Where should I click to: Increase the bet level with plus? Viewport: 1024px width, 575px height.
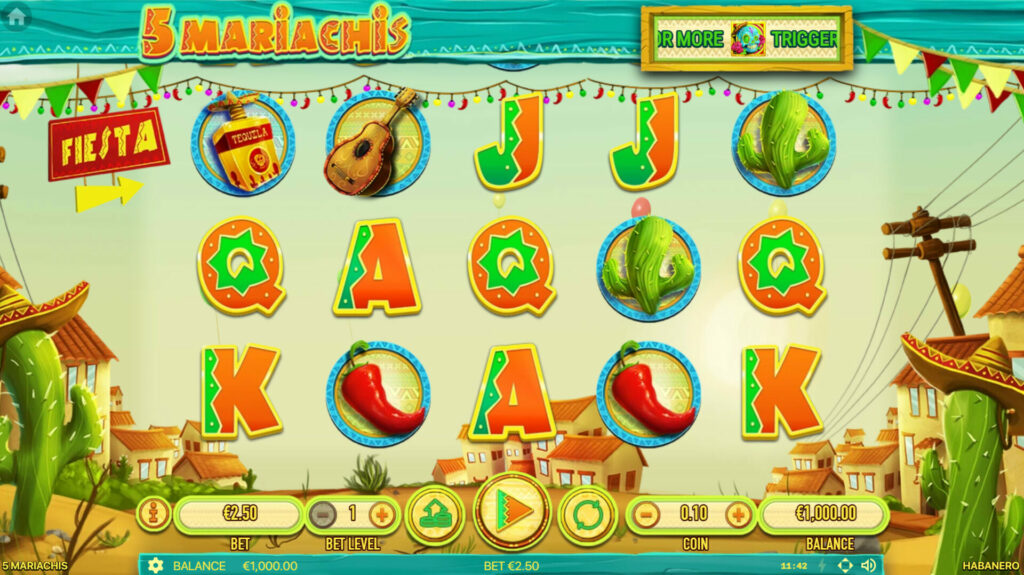381,515
